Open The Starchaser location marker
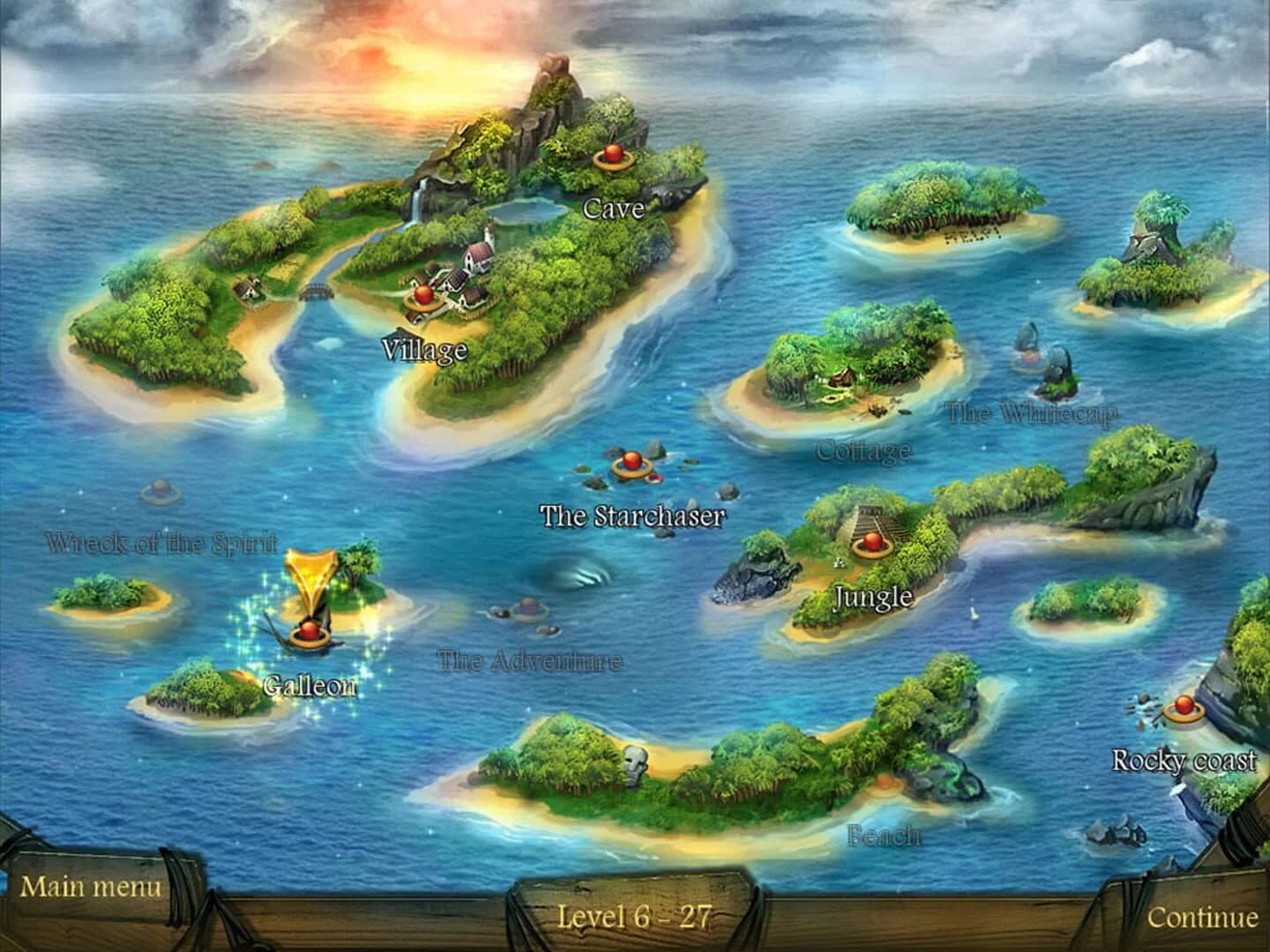Image resolution: width=1270 pixels, height=952 pixels. tap(634, 460)
